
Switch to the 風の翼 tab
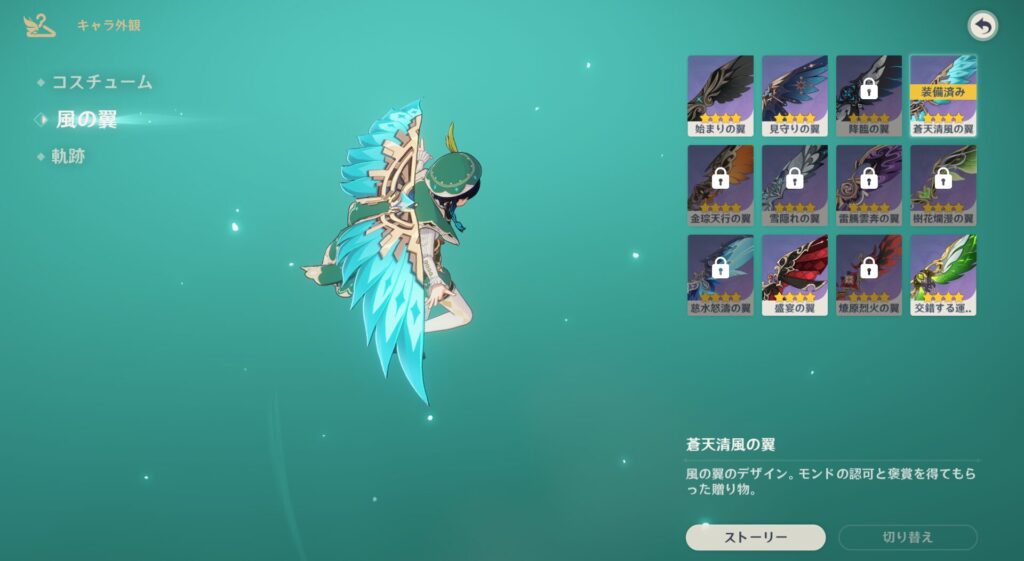pos(87,120)
